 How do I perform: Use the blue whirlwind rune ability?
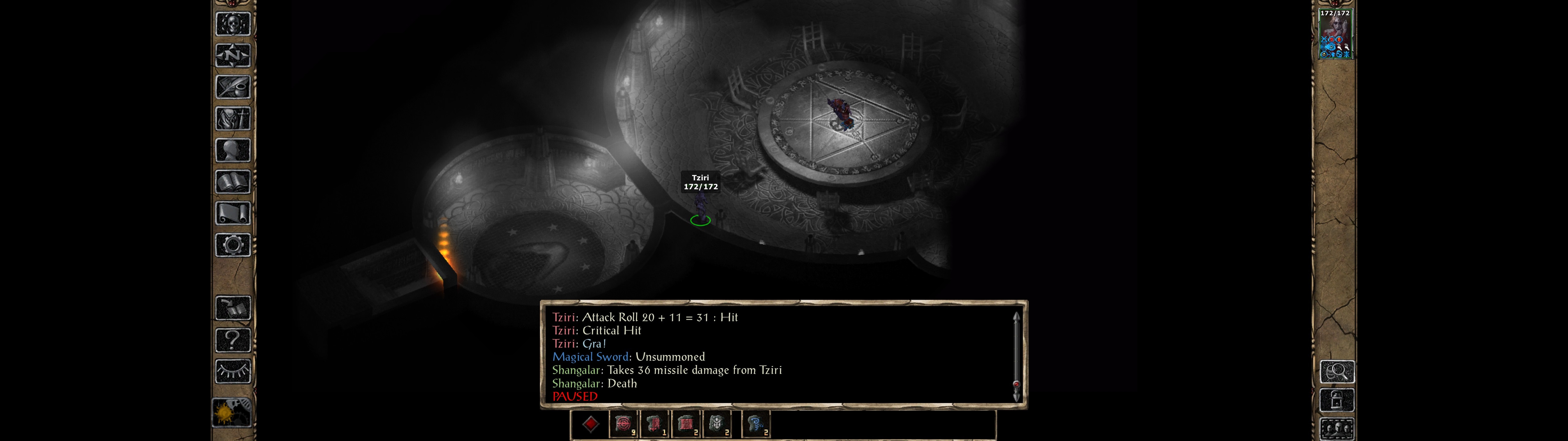click(x=756, y=424)
